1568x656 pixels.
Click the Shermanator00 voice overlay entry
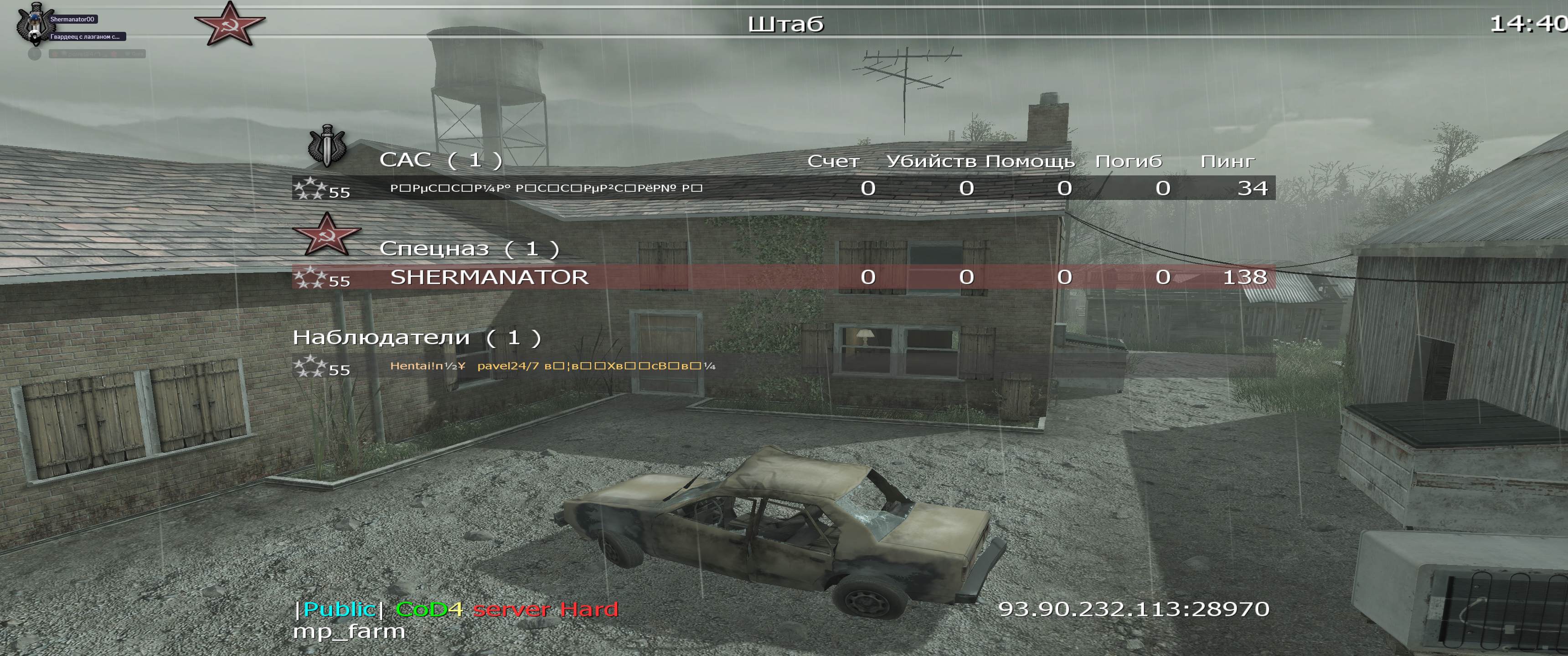coord(72,20)
